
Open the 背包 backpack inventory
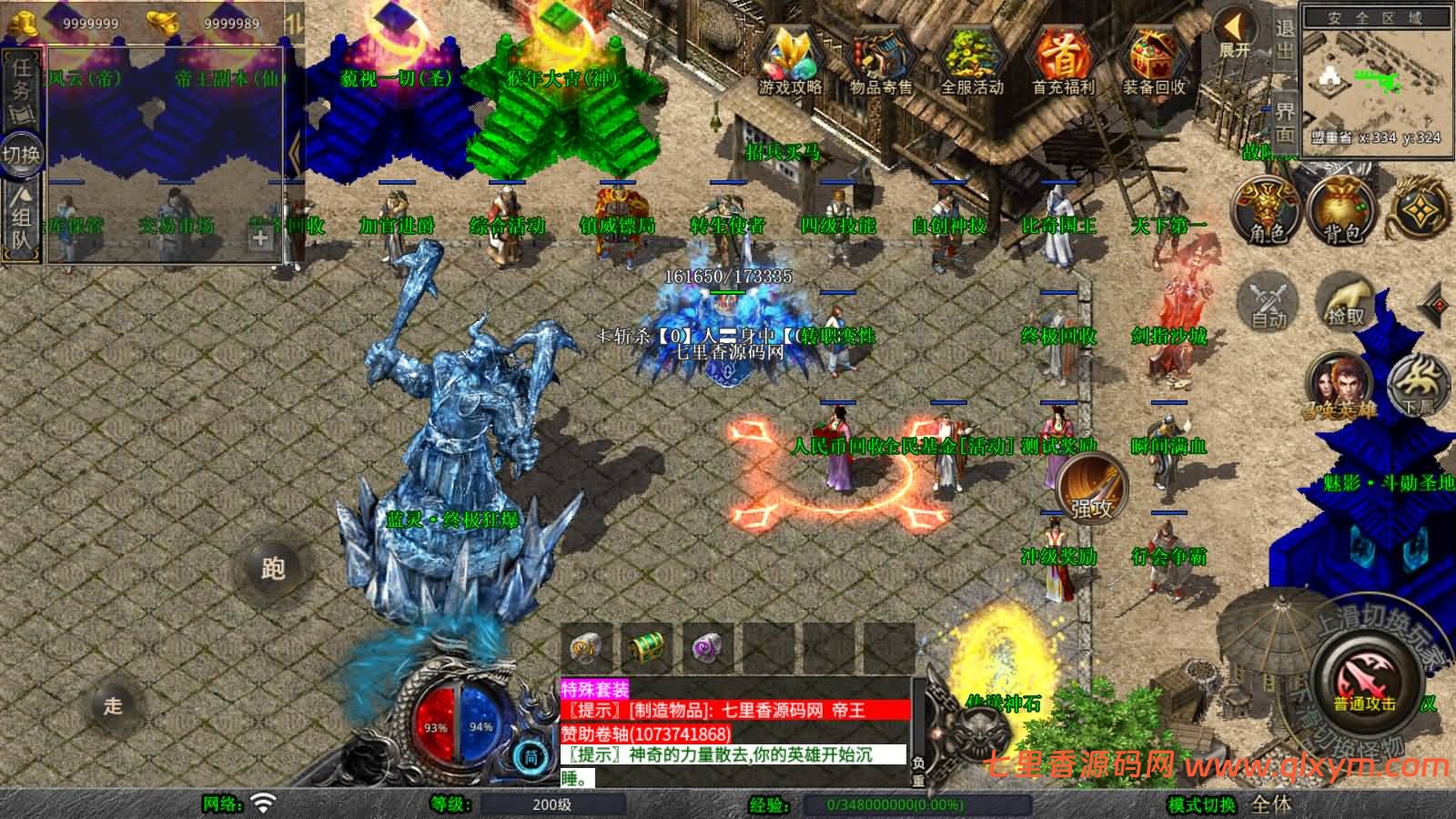click(x=1341, y=211)
